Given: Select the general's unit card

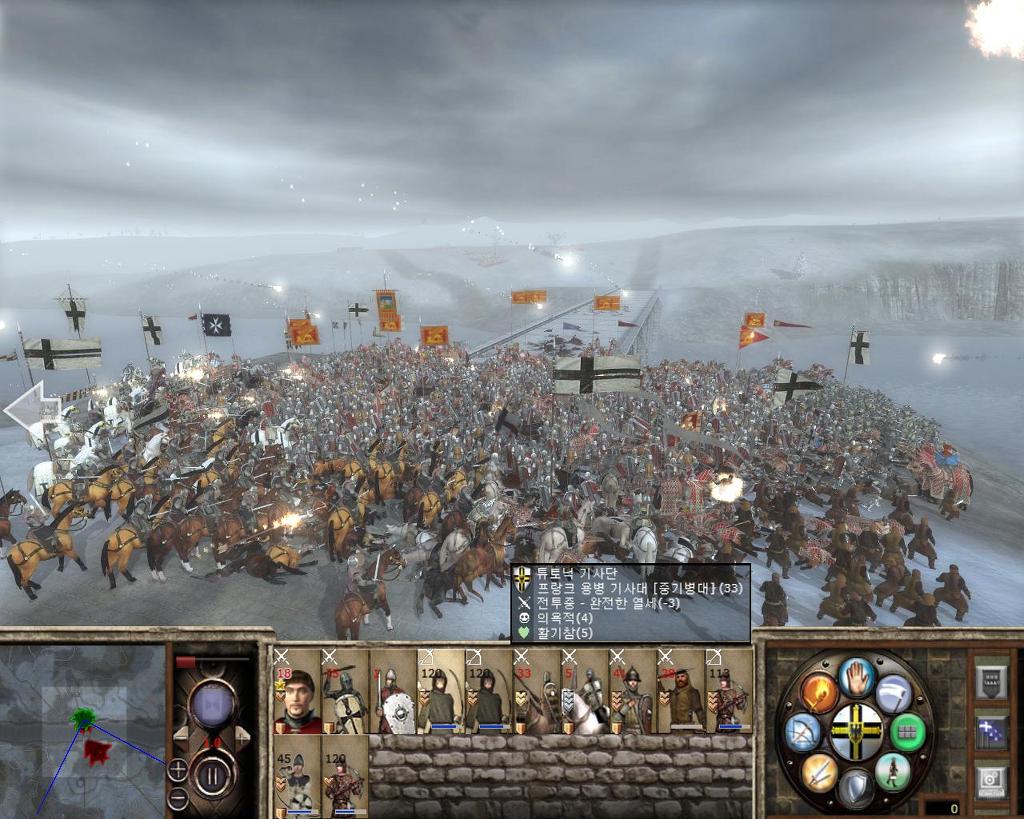Looking at the screenshot, I should (296, 692).
